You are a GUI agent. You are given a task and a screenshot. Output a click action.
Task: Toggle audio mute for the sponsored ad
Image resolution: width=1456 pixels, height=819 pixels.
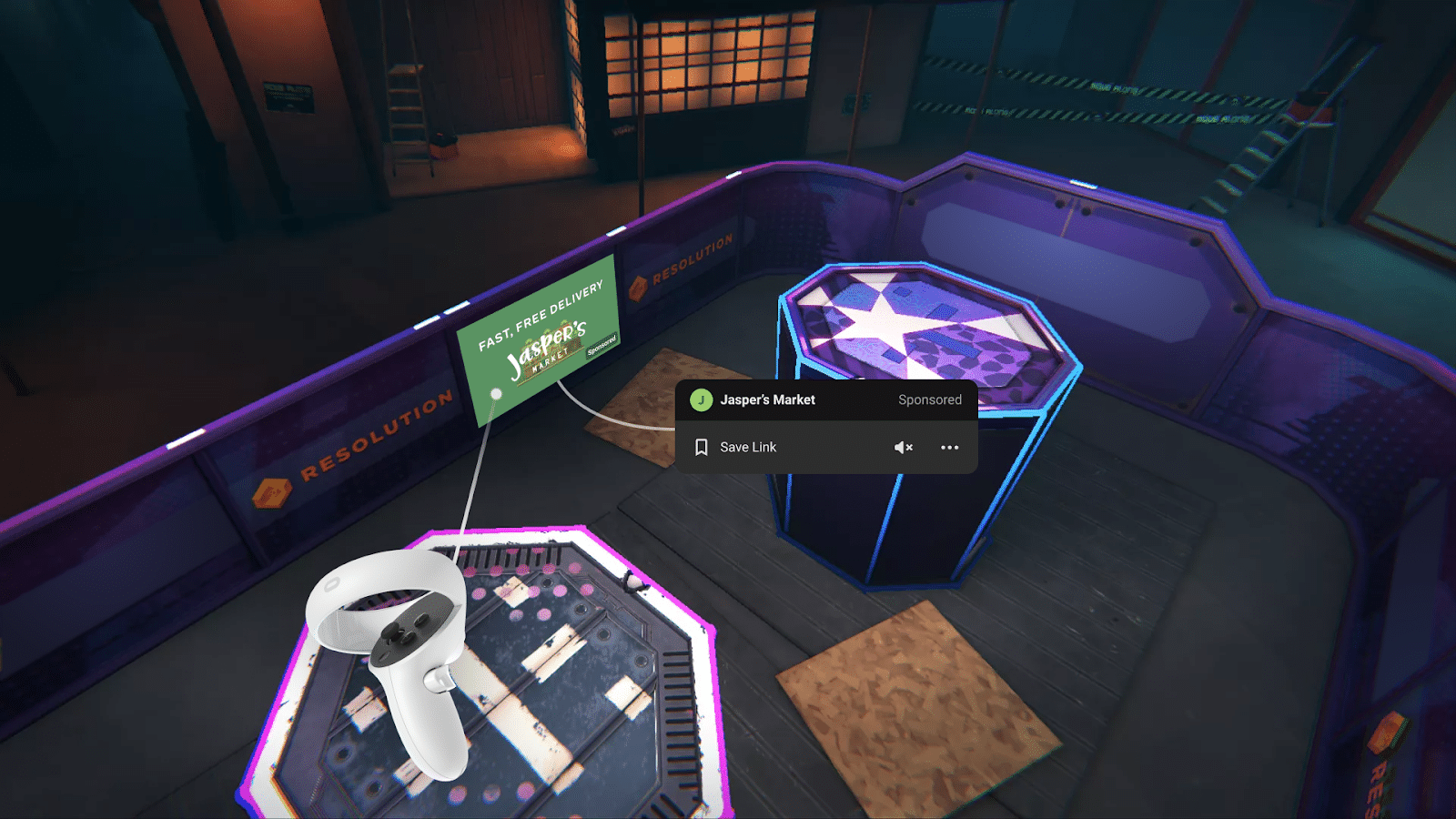902,447
